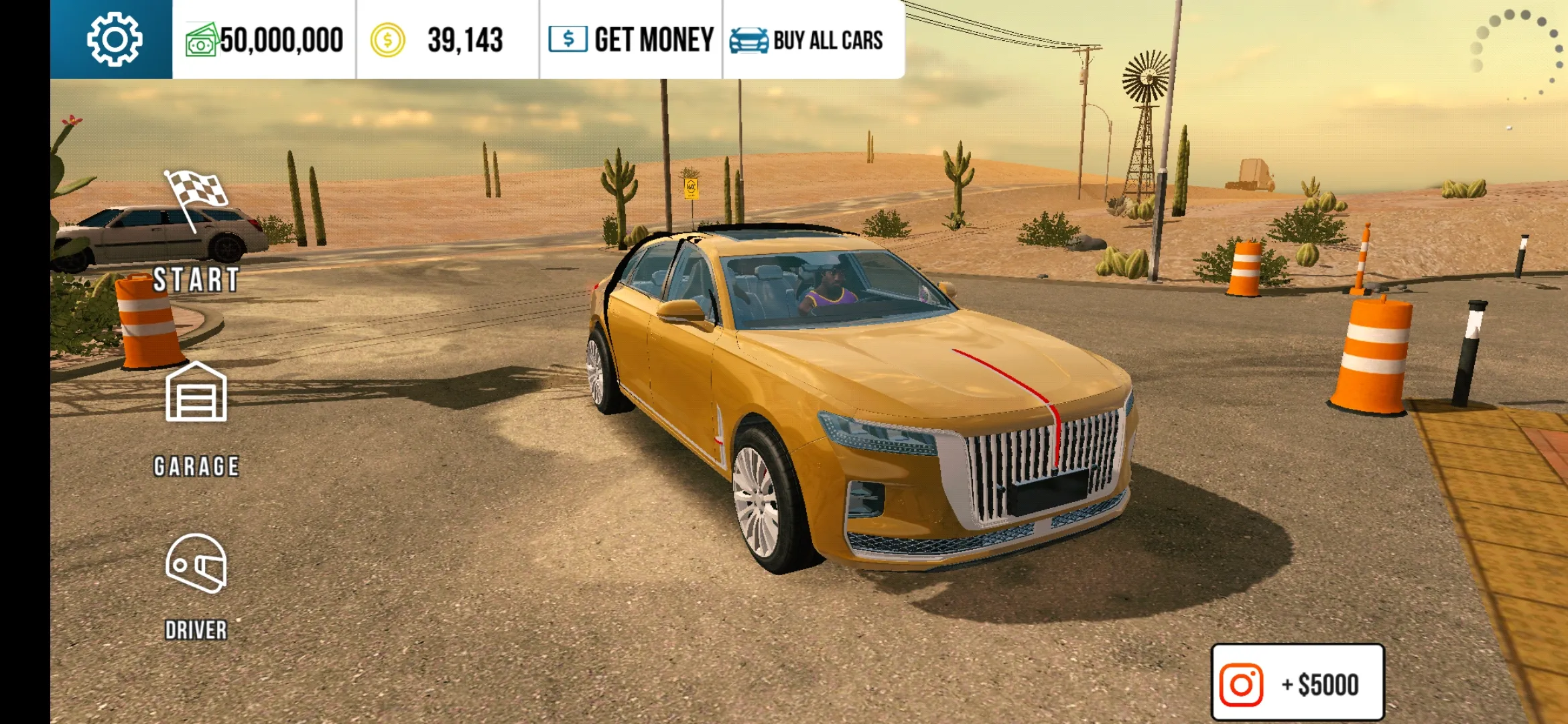
Task: Claim the Instagram +$5000 reward
Action: (x=1297, y=684)
